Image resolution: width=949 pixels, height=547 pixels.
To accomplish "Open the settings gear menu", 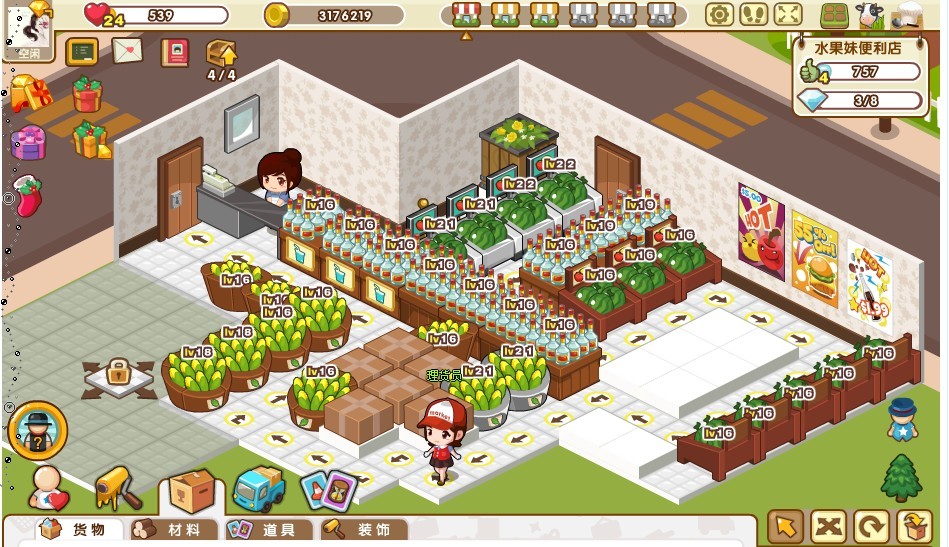I will [x=719, y=15].
